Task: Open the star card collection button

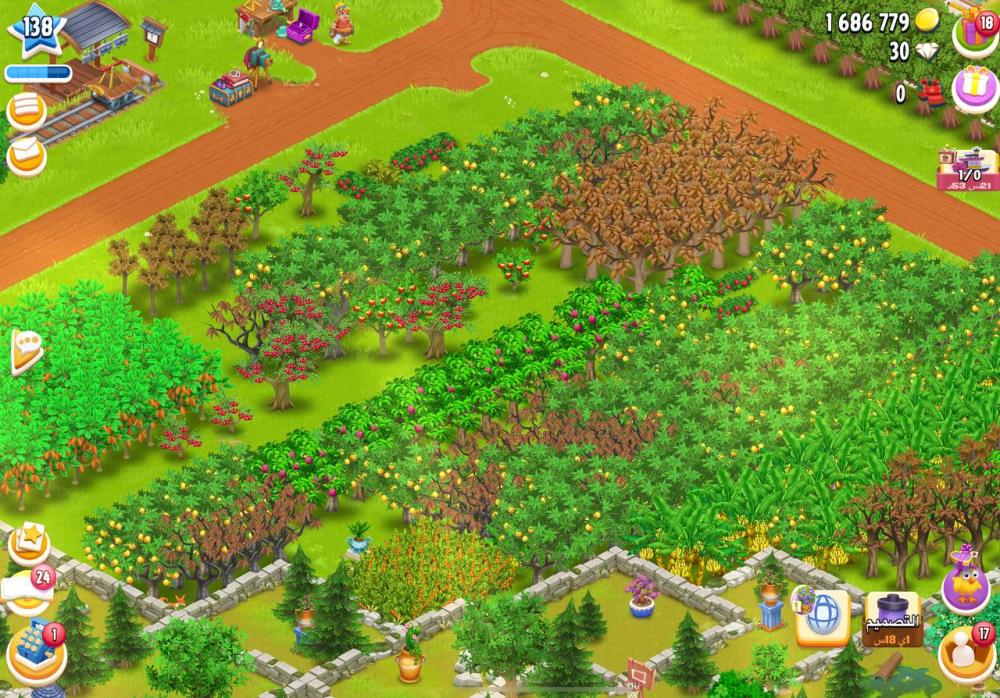Action: coord(29,544)
